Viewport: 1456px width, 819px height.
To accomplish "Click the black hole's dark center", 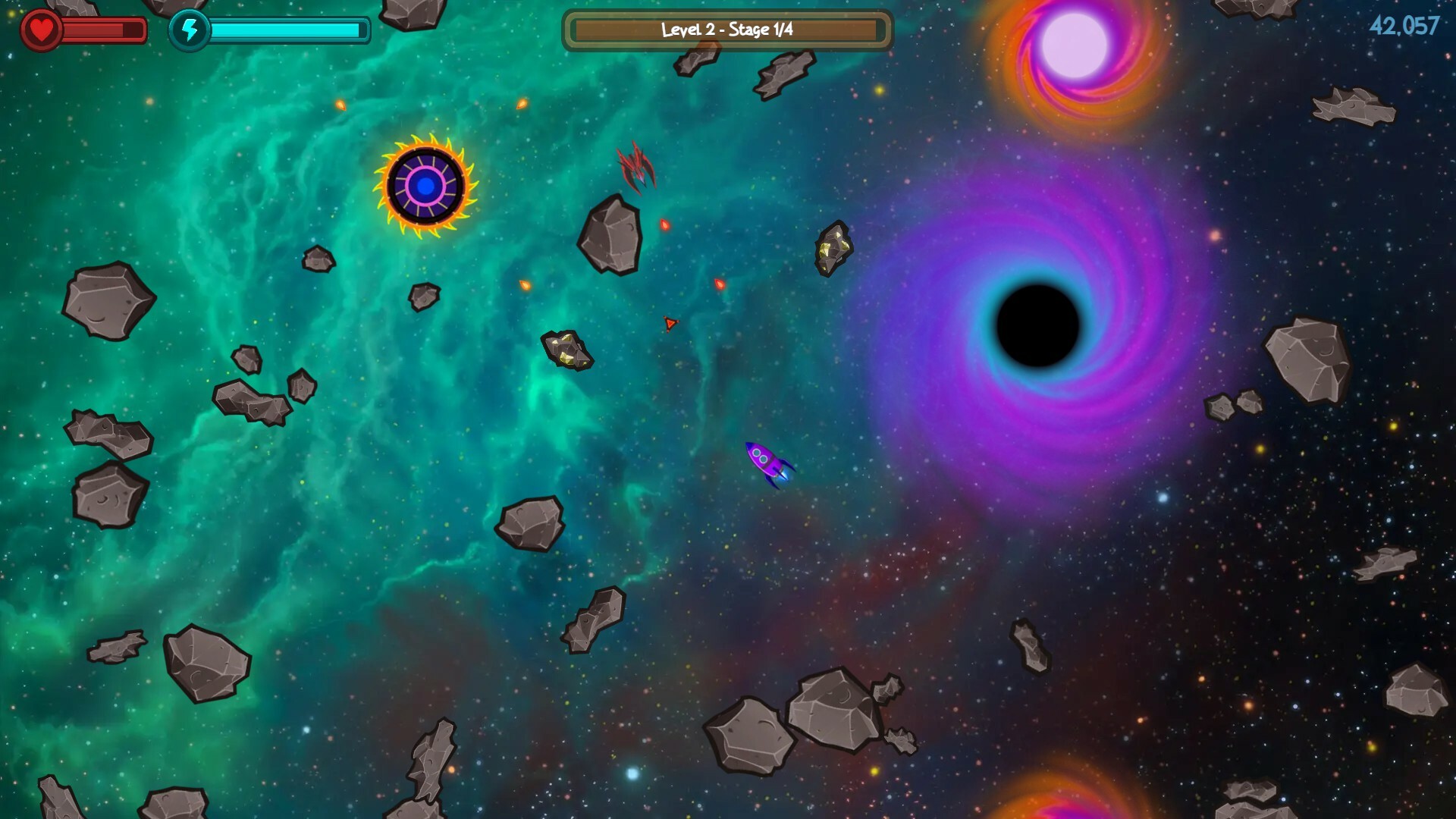I will [x=1039, y=326].
